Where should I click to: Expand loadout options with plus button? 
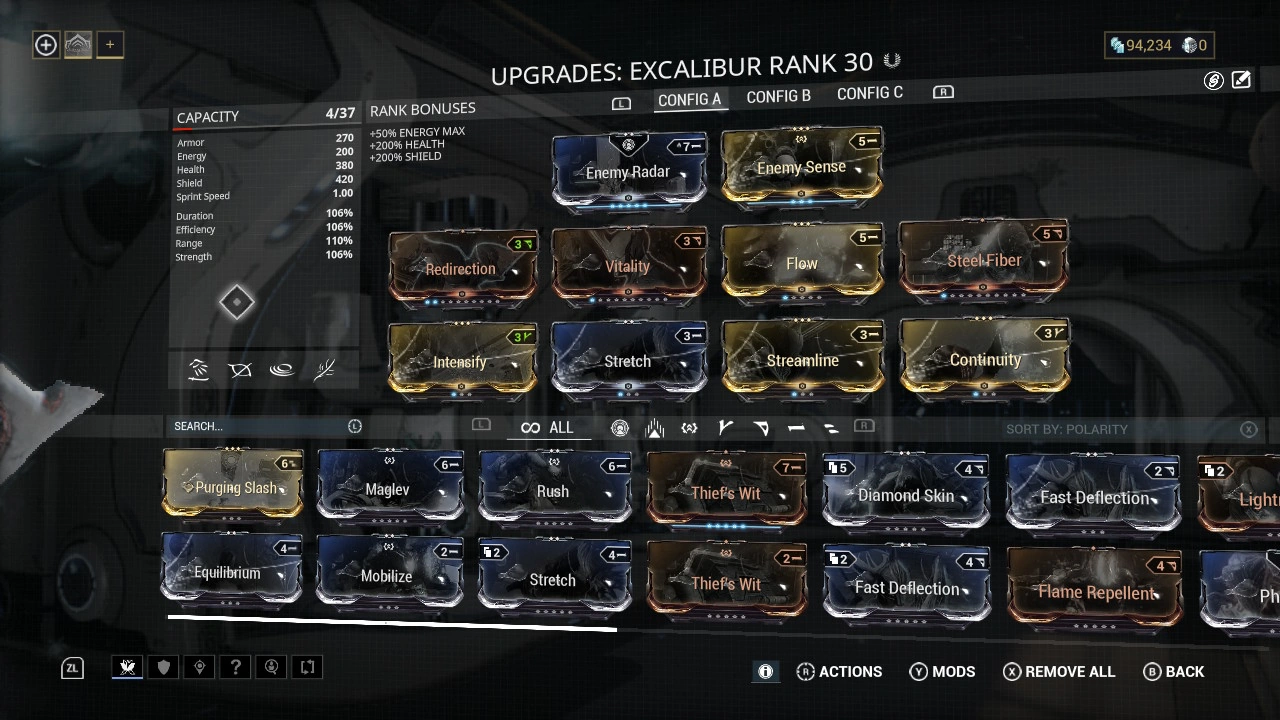click(110, 44)
